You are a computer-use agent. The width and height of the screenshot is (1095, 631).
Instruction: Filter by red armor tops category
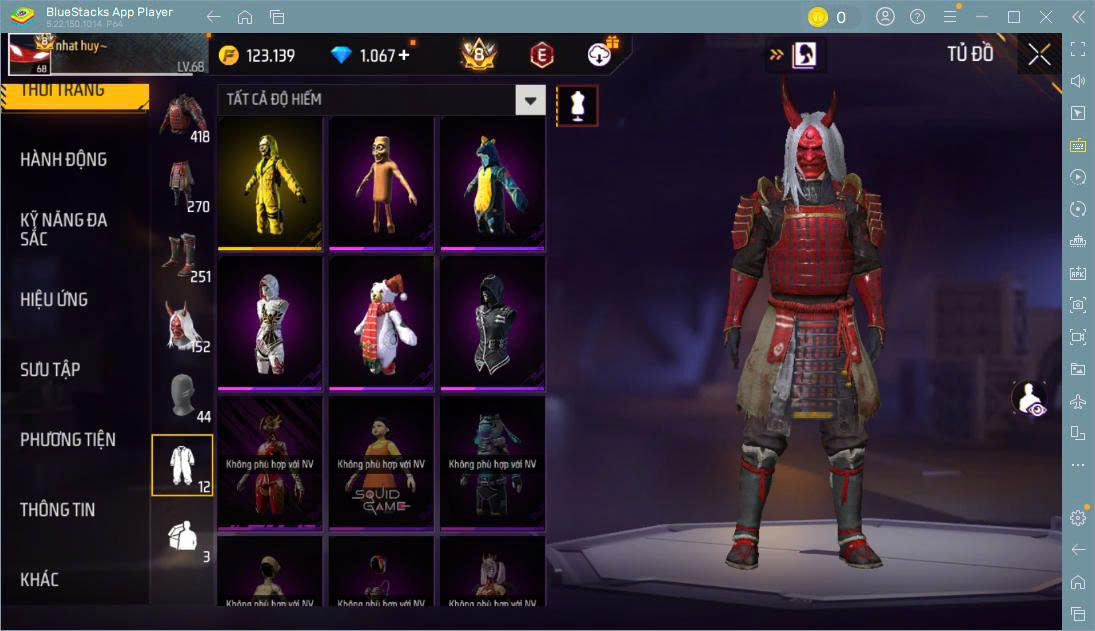[x=183, y=116]
